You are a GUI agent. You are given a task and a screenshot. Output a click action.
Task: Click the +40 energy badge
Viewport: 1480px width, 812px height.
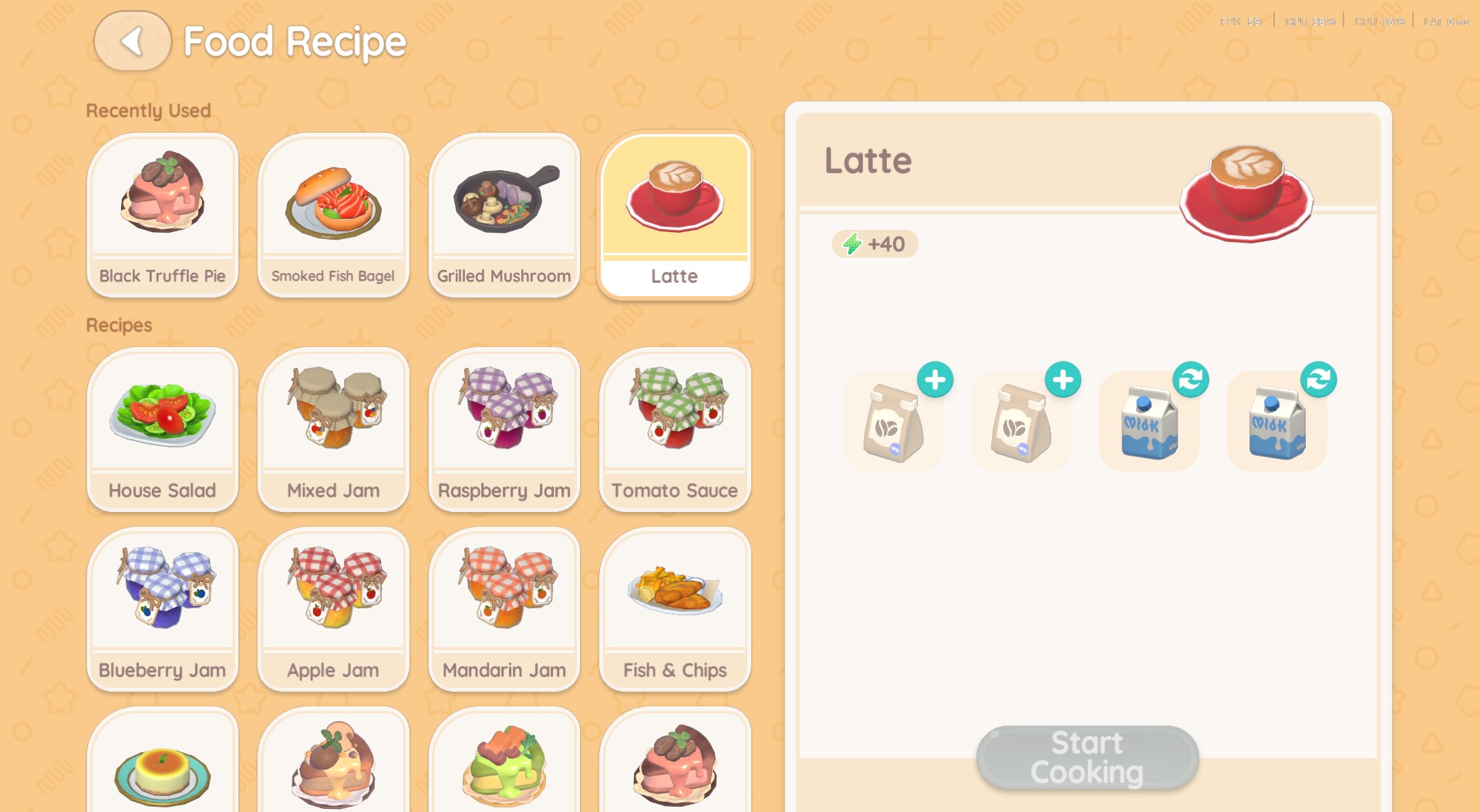point(874,244)
